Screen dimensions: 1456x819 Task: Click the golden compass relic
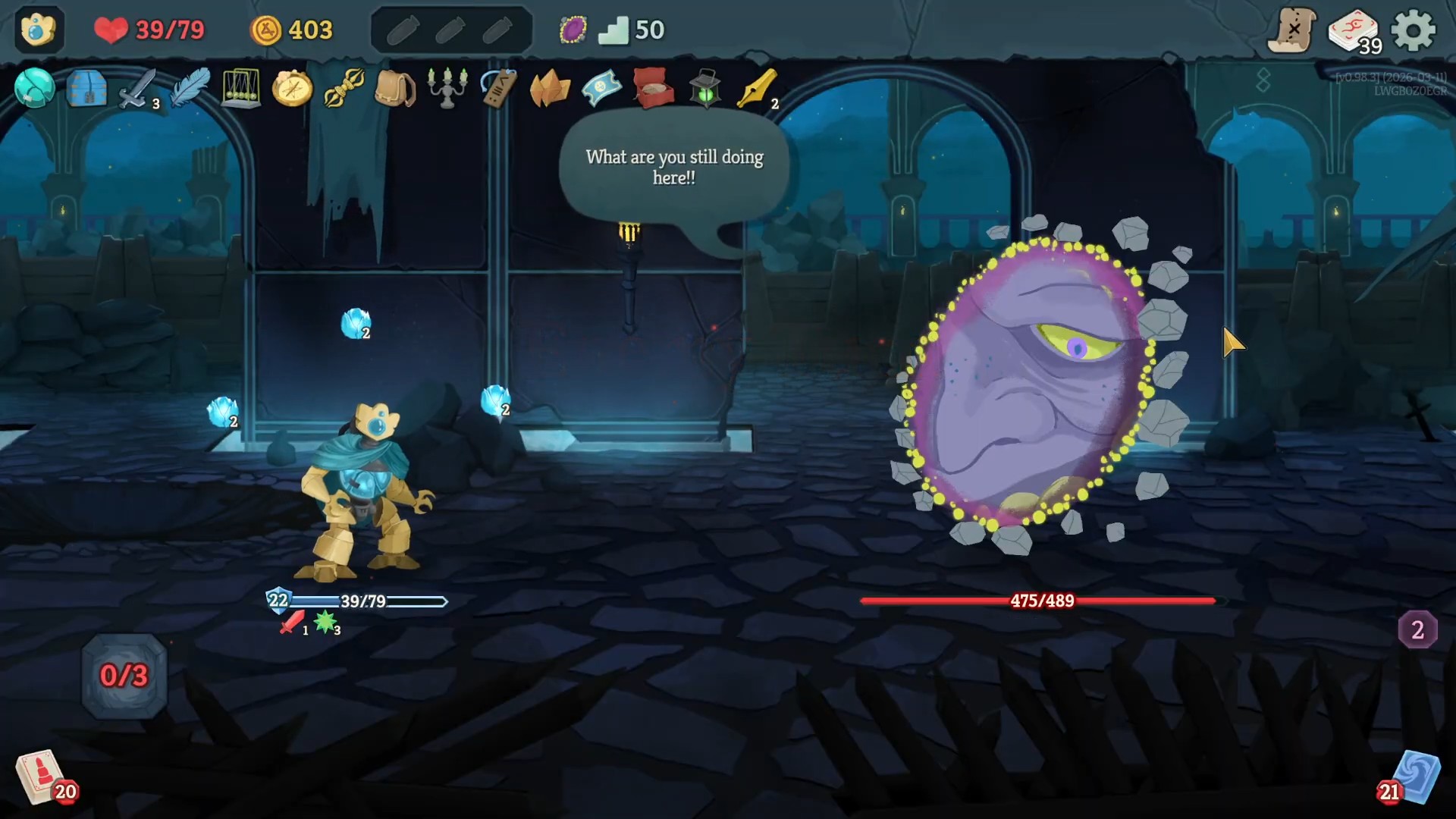[x=292, y=89]
